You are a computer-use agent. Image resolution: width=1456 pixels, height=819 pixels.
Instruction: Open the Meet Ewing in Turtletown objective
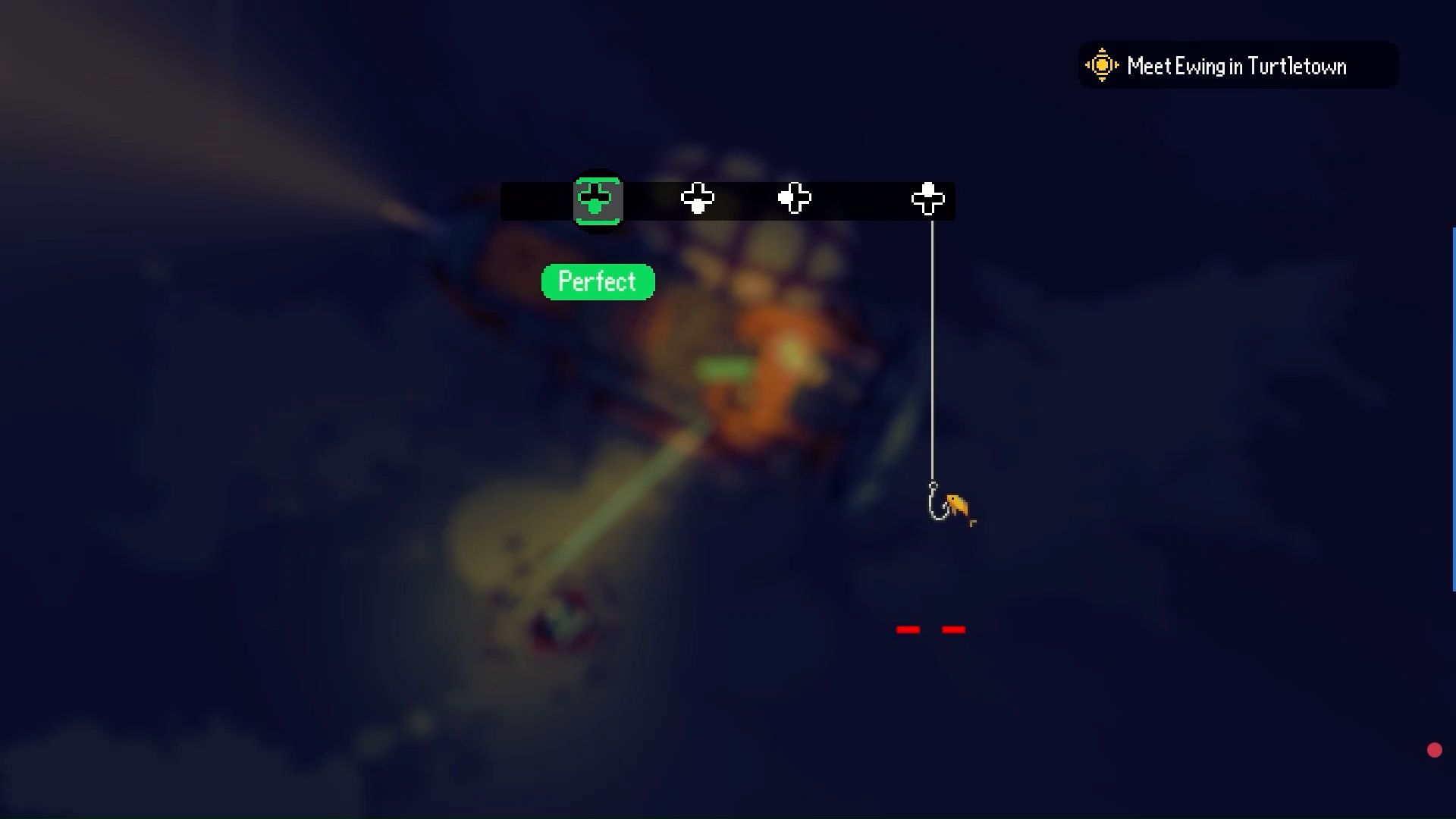[1236, 66]
